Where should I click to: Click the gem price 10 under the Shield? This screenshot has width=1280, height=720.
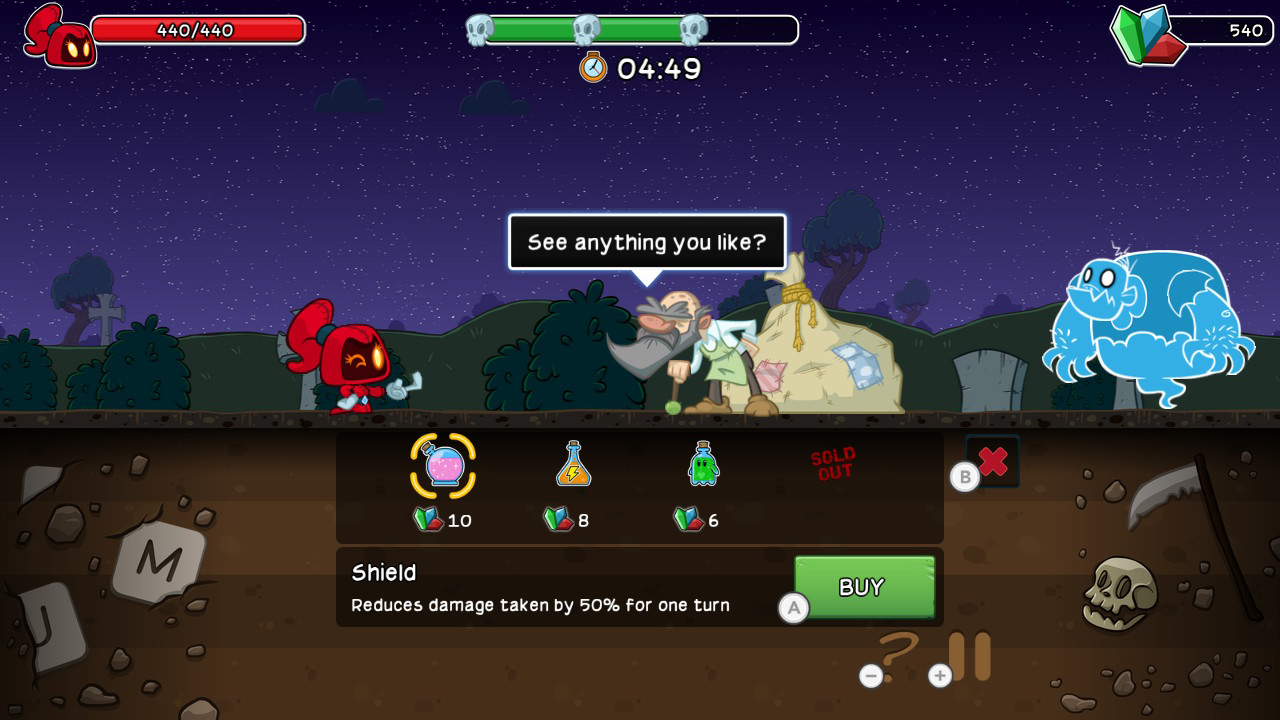pyautogui.click(x=443, y=520)
